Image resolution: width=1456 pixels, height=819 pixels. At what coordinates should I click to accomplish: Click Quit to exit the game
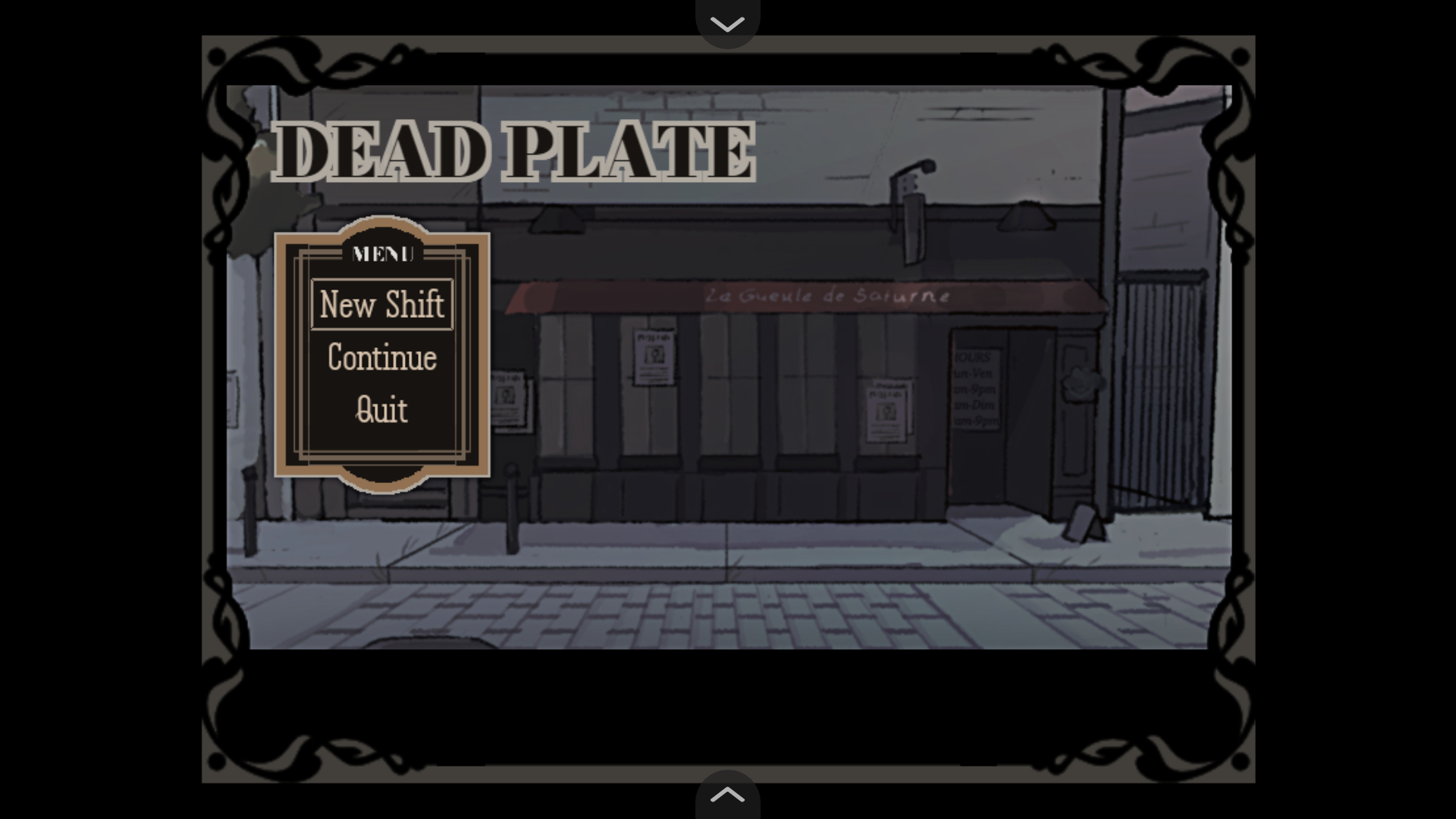pyautogui.click(x=381, y=409)
